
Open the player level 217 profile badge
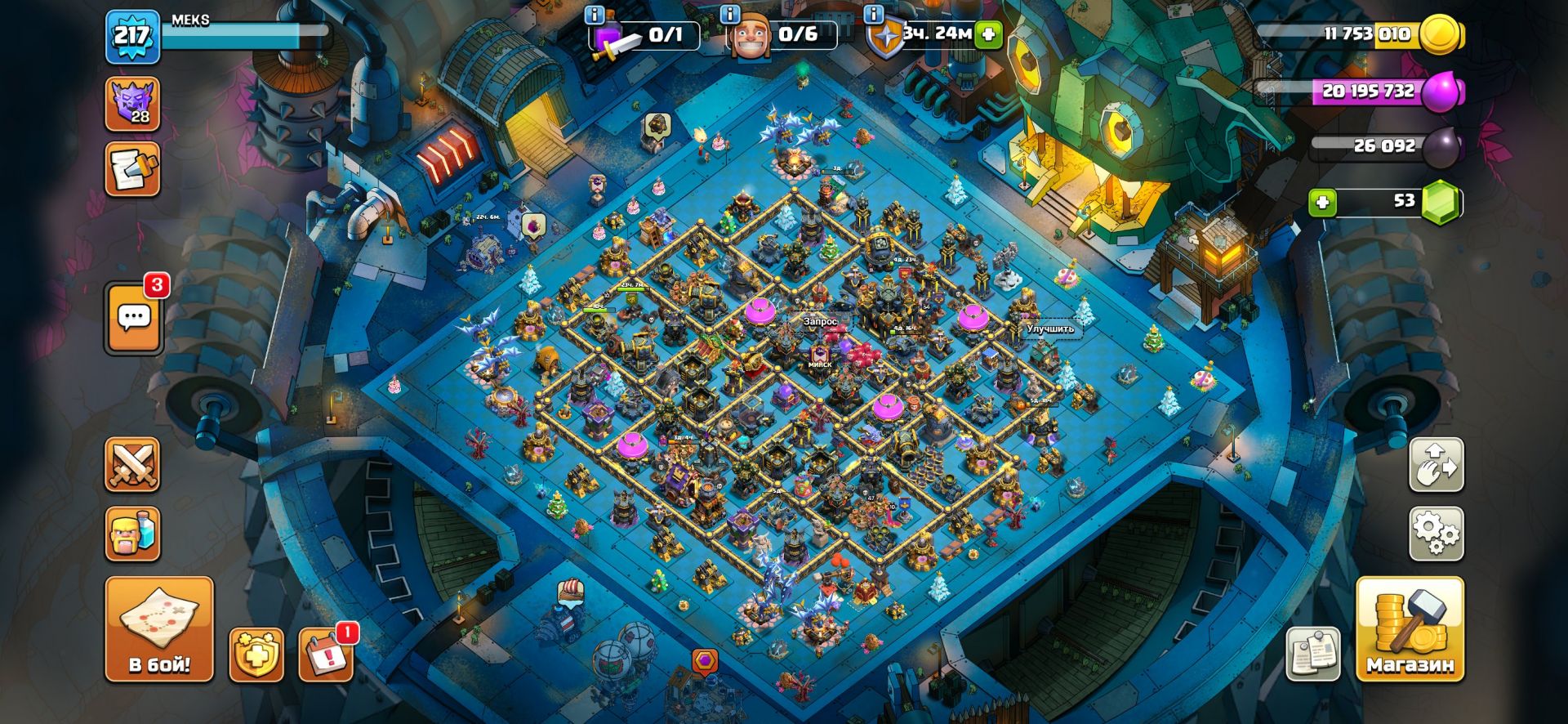tap(132, 36)
